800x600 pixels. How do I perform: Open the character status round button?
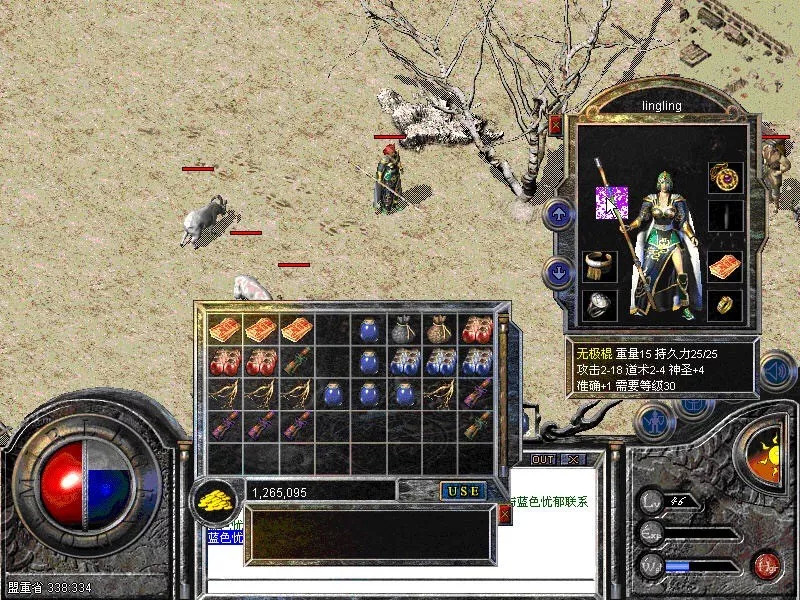coord(655,421)
